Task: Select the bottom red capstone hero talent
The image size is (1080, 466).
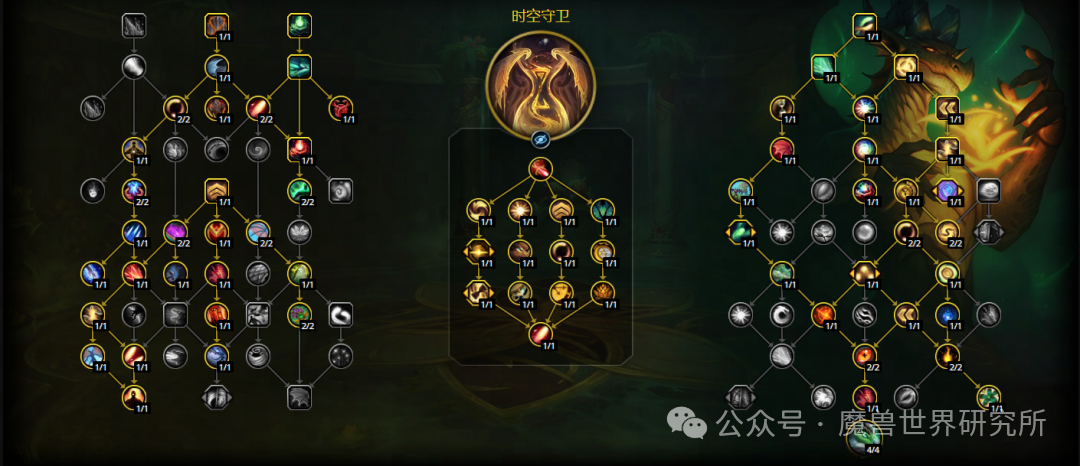Action: (540, 334)
